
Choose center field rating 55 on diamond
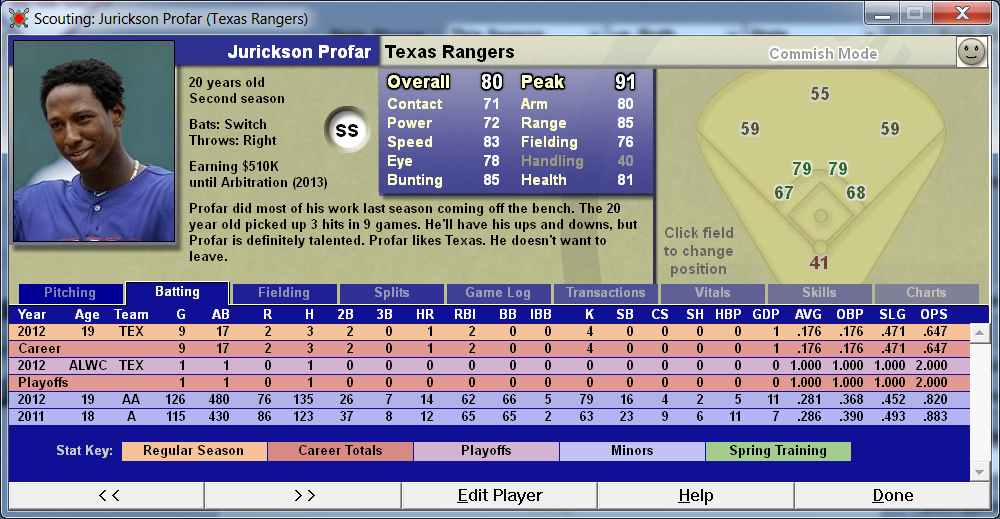pyautogui.click(x=820, y=94)
